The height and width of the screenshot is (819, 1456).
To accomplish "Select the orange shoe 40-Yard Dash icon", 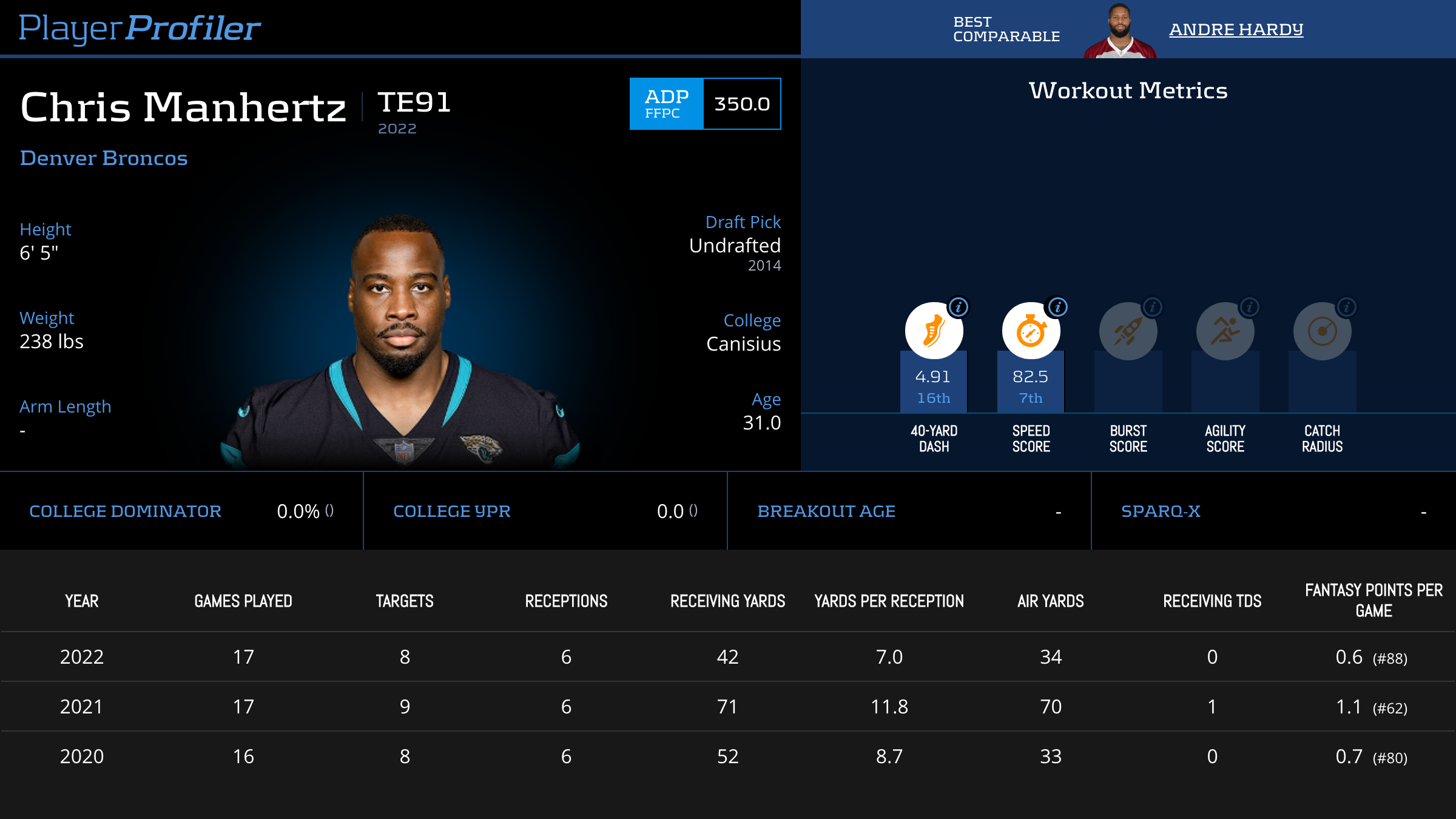I will (934, 331).
